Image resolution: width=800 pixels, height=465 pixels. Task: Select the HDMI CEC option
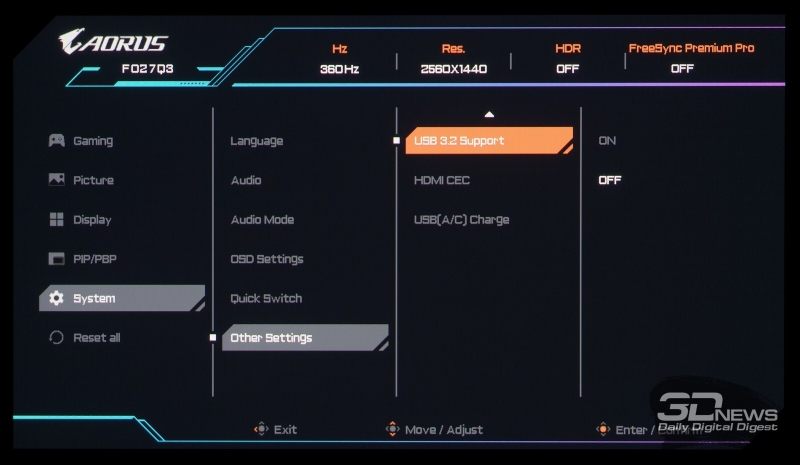coord(442,180)
